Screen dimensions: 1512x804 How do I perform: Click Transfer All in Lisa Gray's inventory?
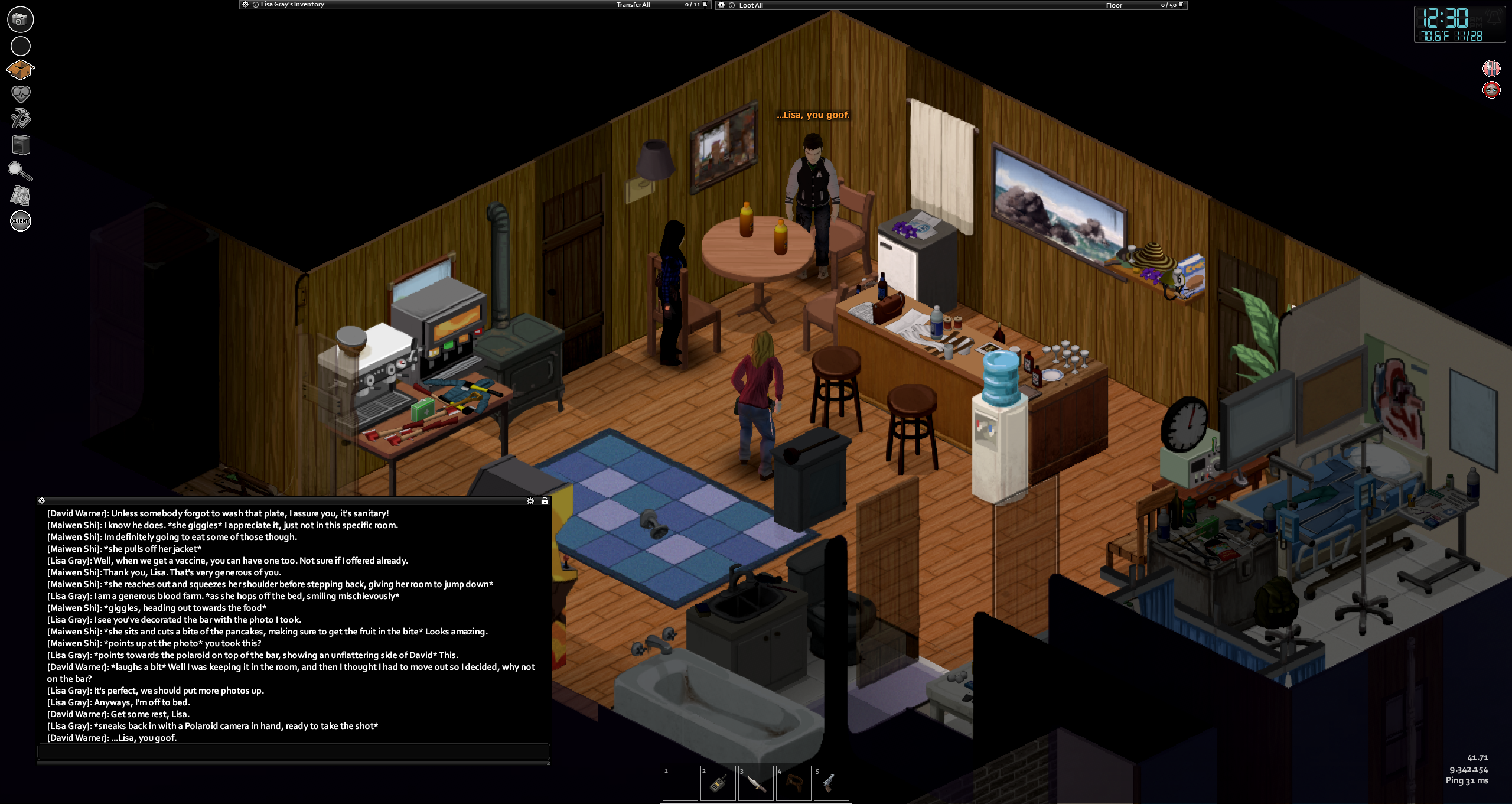tap(633, 5)
